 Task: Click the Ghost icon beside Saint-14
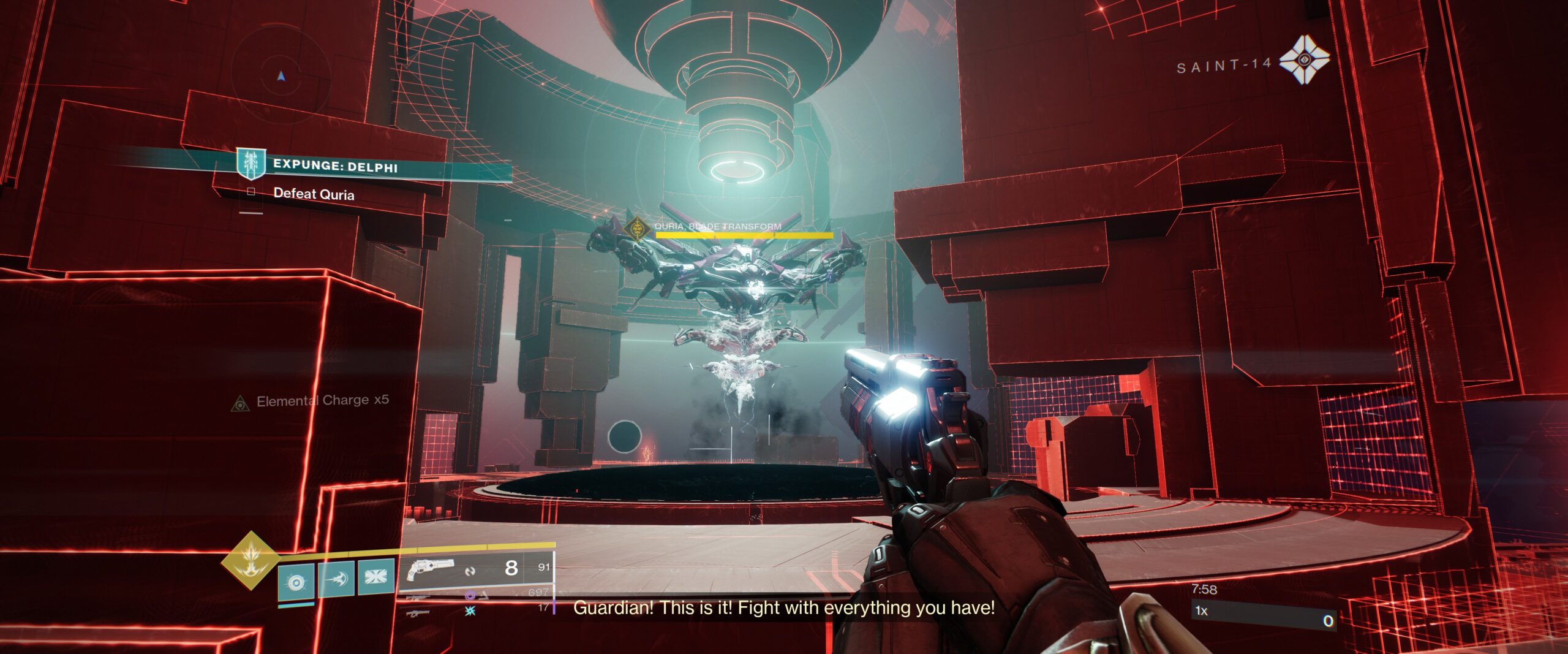click(1304, 60)
